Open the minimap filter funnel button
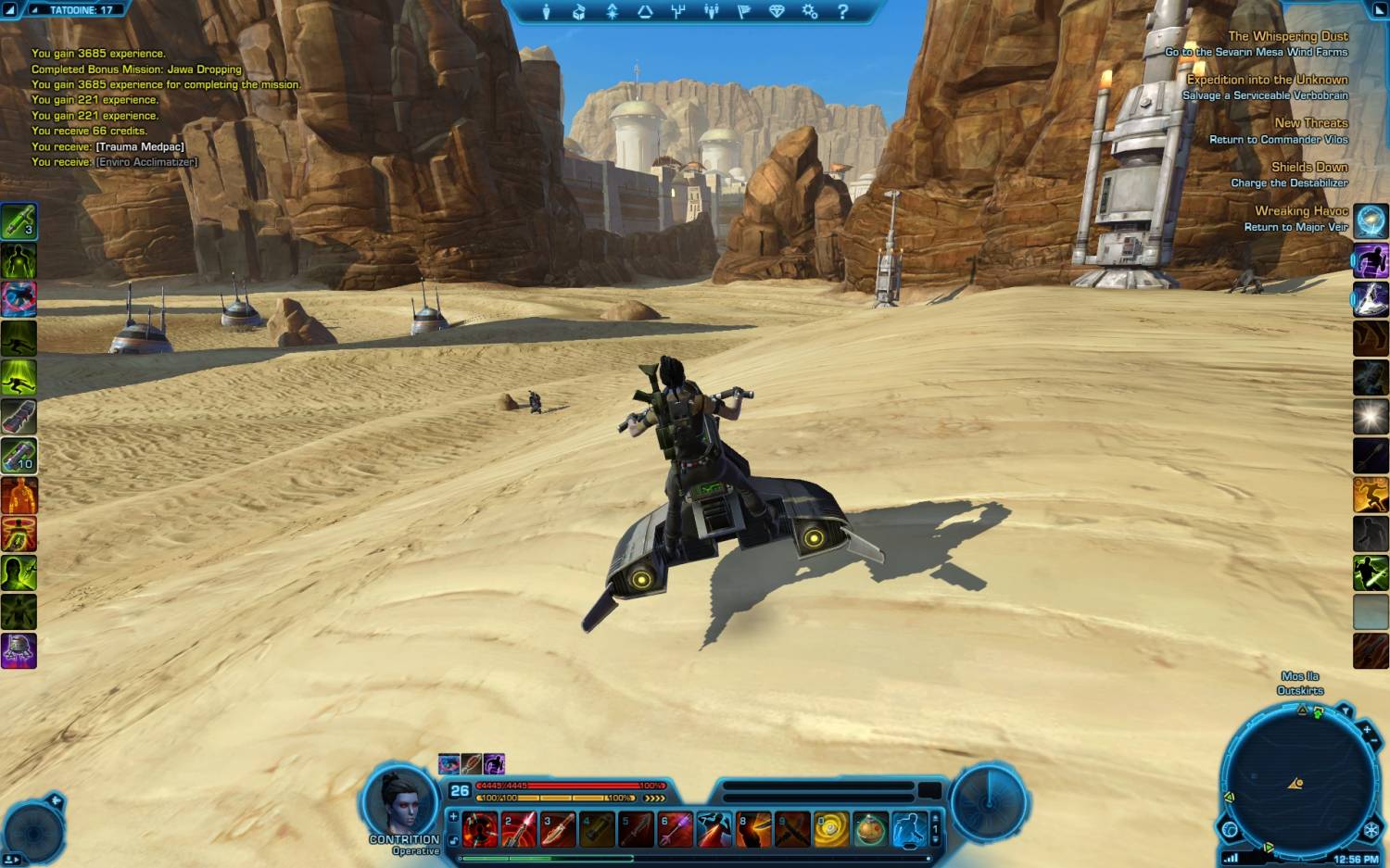The image size is (1390, 868). point(1345,711)
